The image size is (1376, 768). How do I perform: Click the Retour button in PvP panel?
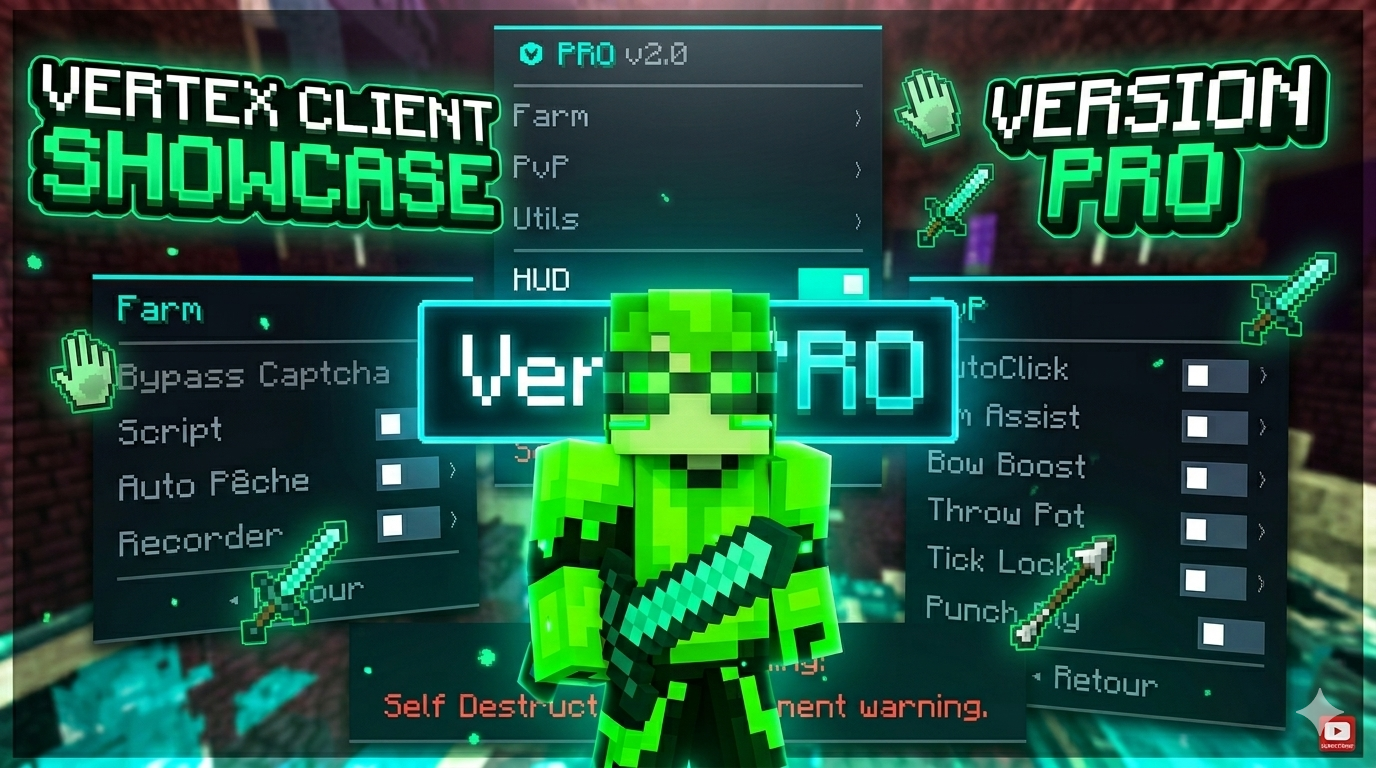tap(1106, 682)
